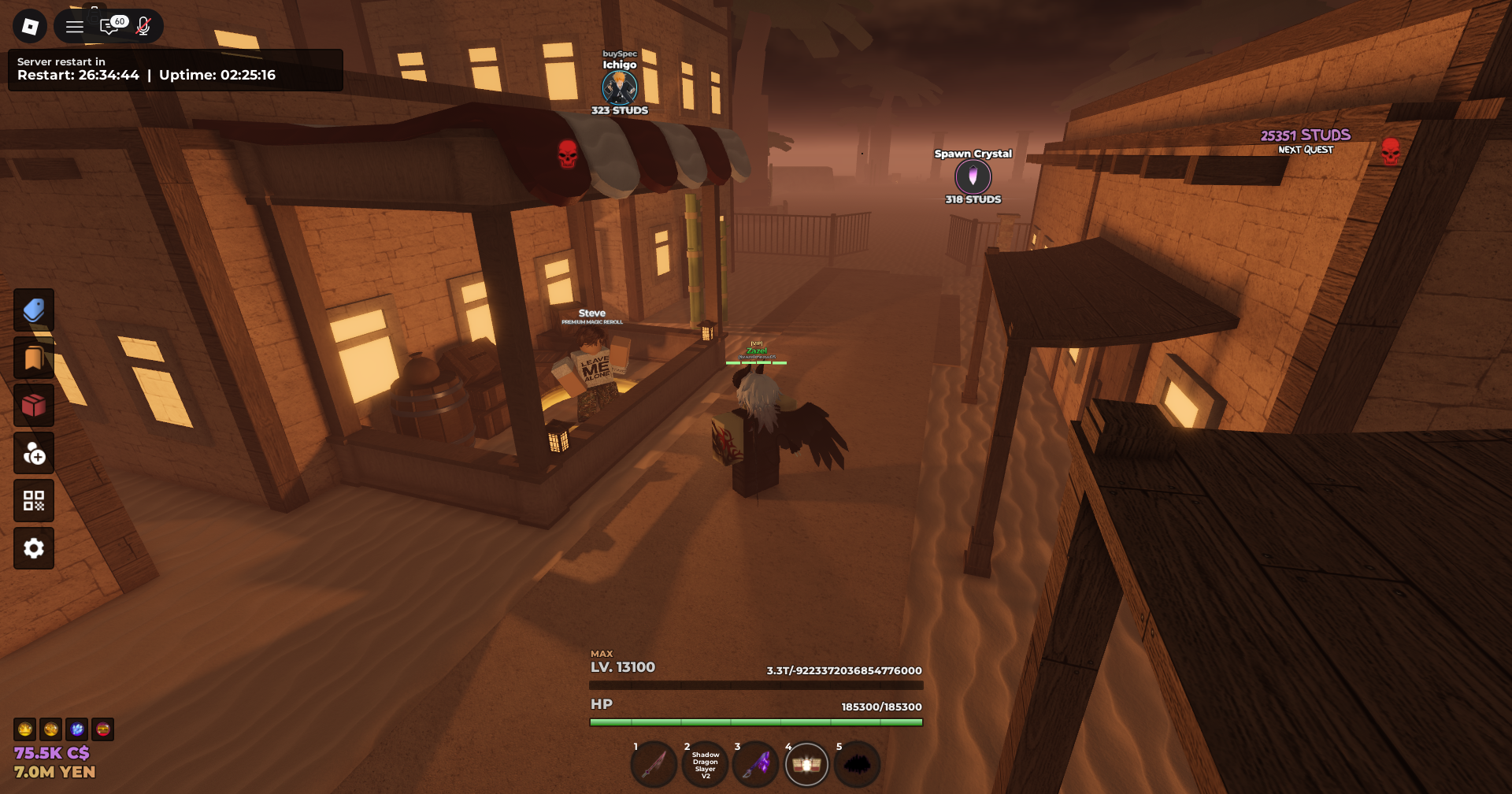Select the glowing open book hotbar slot
The image size is (1512, 794).
806,764
